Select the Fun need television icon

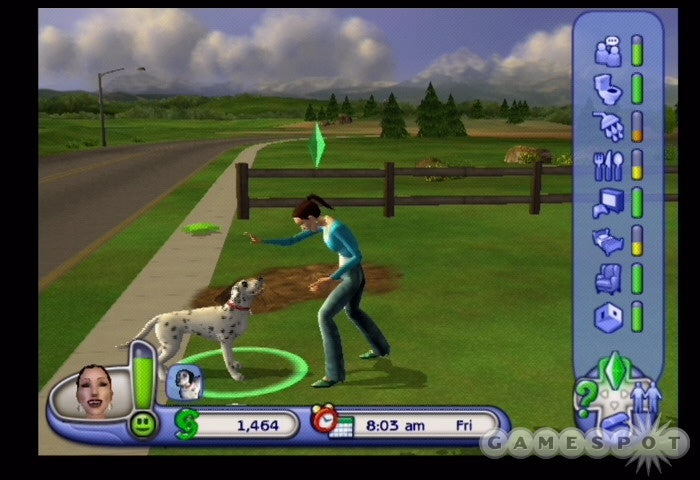coord(607,202)
